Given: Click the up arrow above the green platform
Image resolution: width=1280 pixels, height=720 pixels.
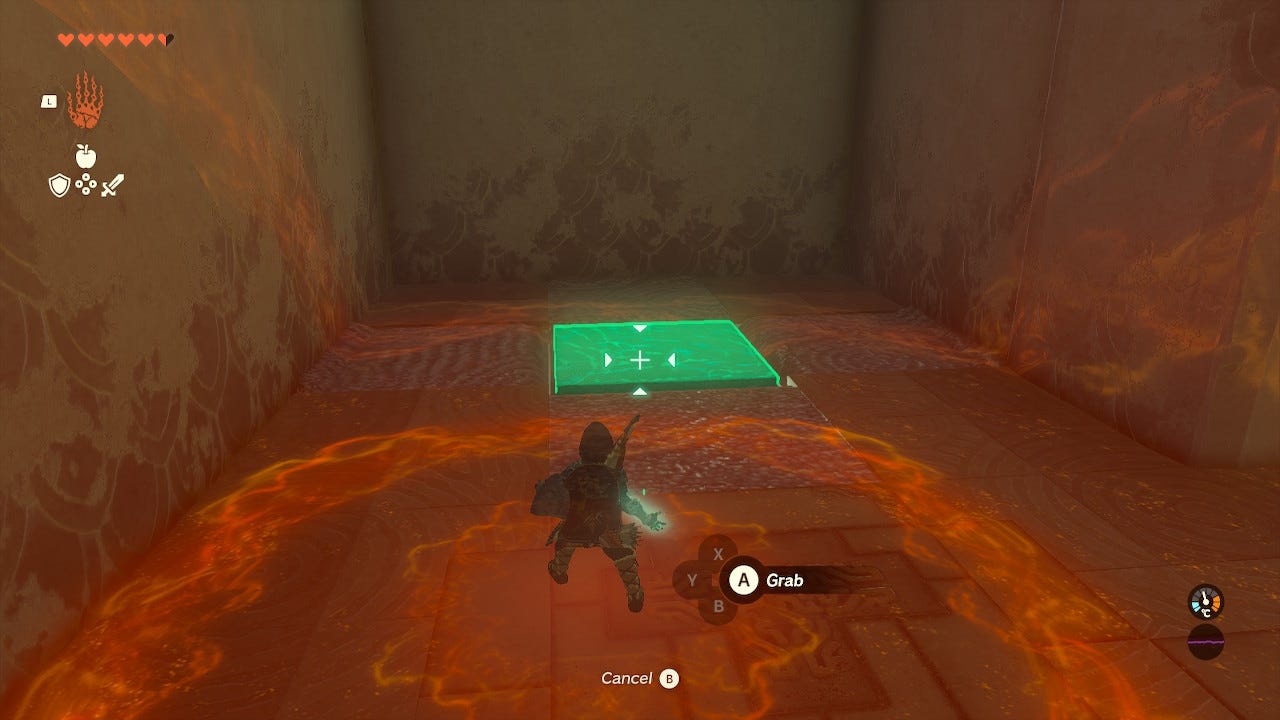Looking at the screenshot, I should coord(639,327).
